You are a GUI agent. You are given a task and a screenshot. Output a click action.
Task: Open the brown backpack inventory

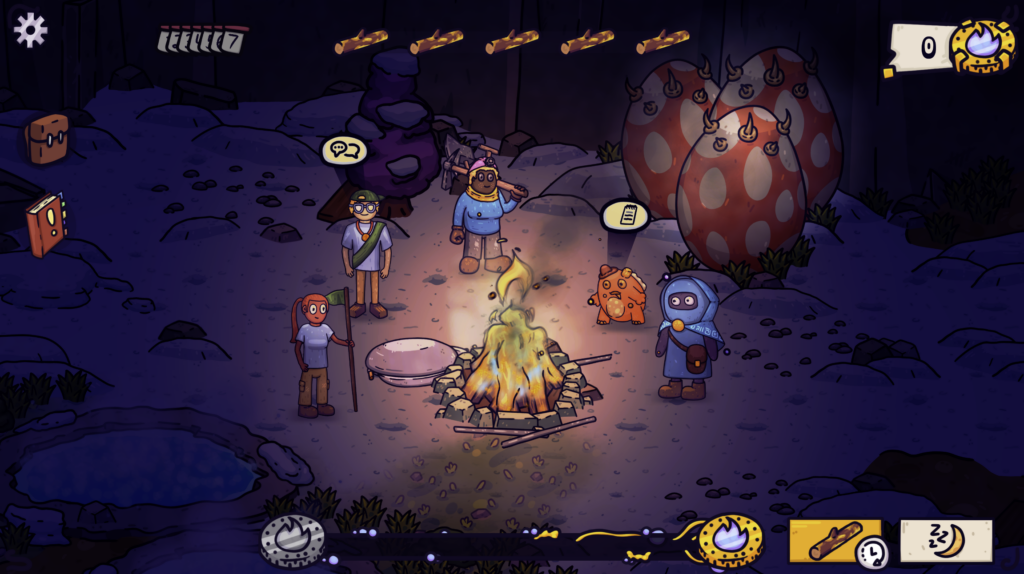coord(47,138)
